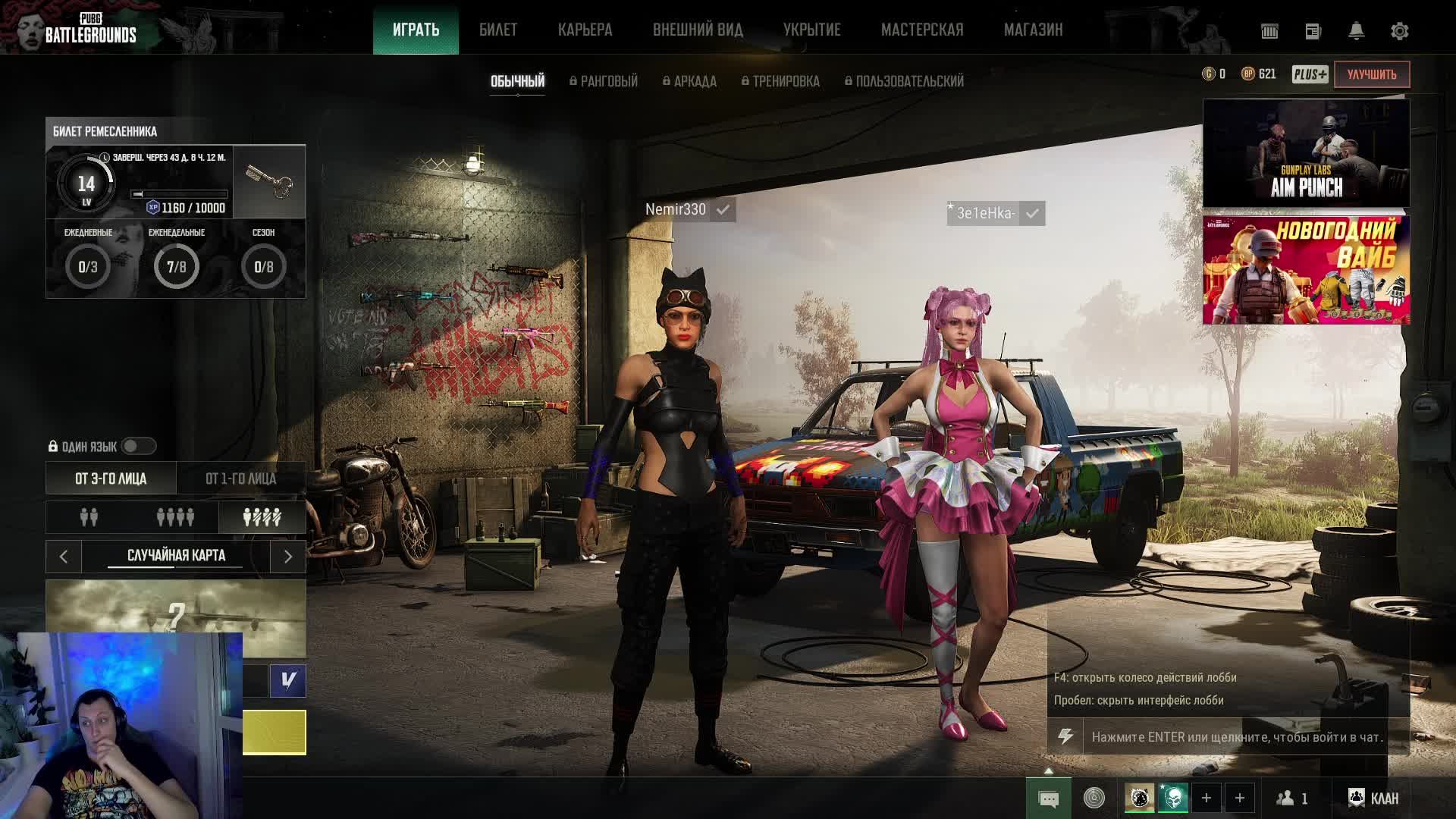Cycle to the previous map with left arrow
1456x819 pixels.
coord(64,557)
